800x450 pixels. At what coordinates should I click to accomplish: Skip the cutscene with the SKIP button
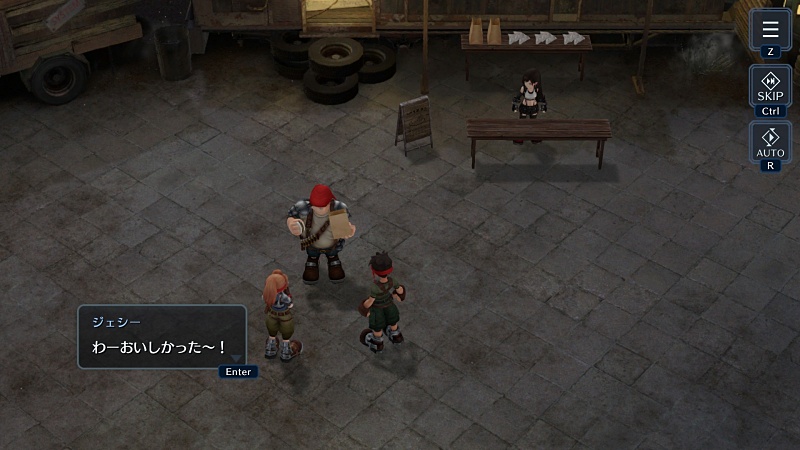(x=770, y=86)
